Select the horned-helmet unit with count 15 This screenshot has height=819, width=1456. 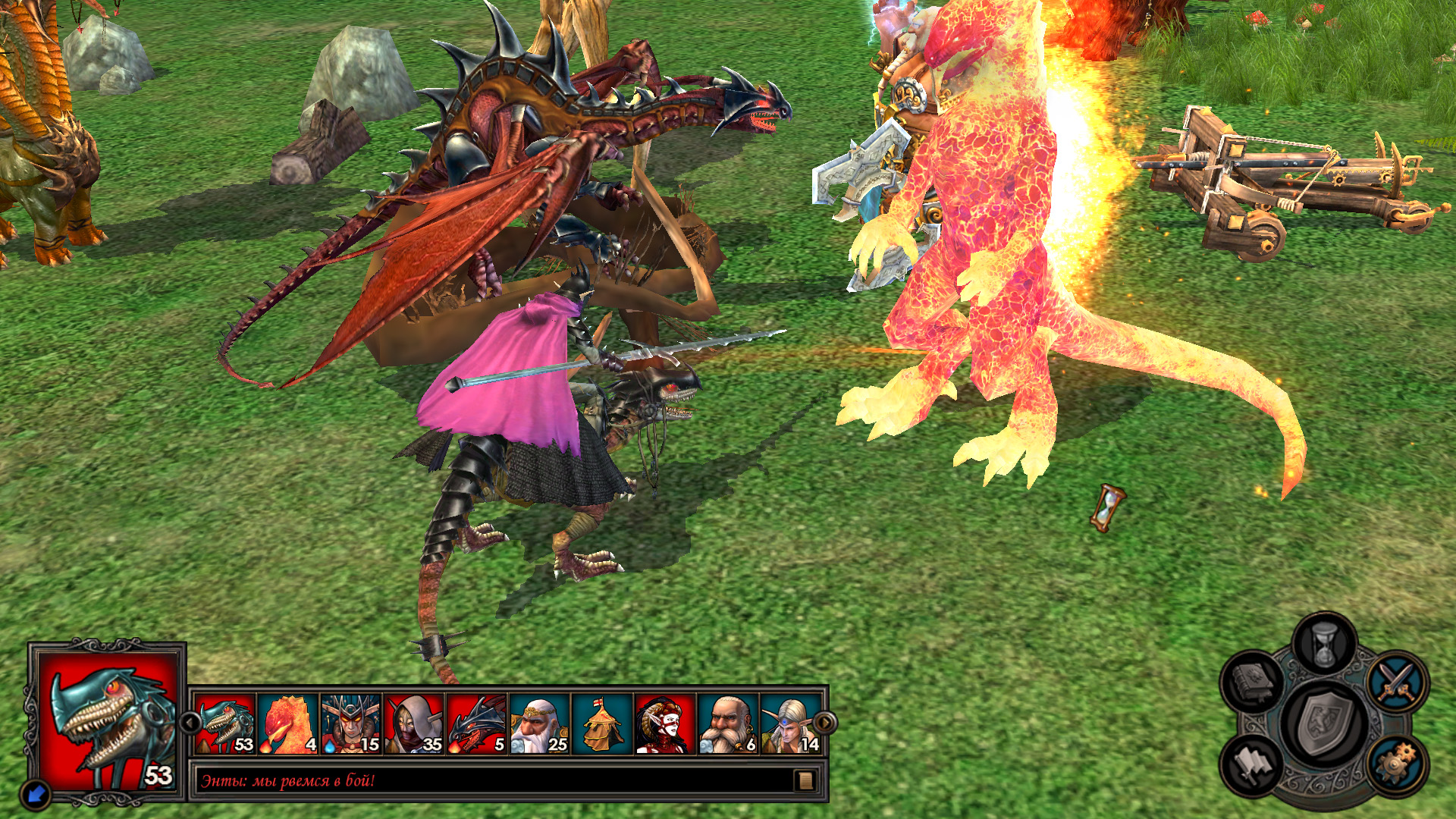click(x=350, y=724)
